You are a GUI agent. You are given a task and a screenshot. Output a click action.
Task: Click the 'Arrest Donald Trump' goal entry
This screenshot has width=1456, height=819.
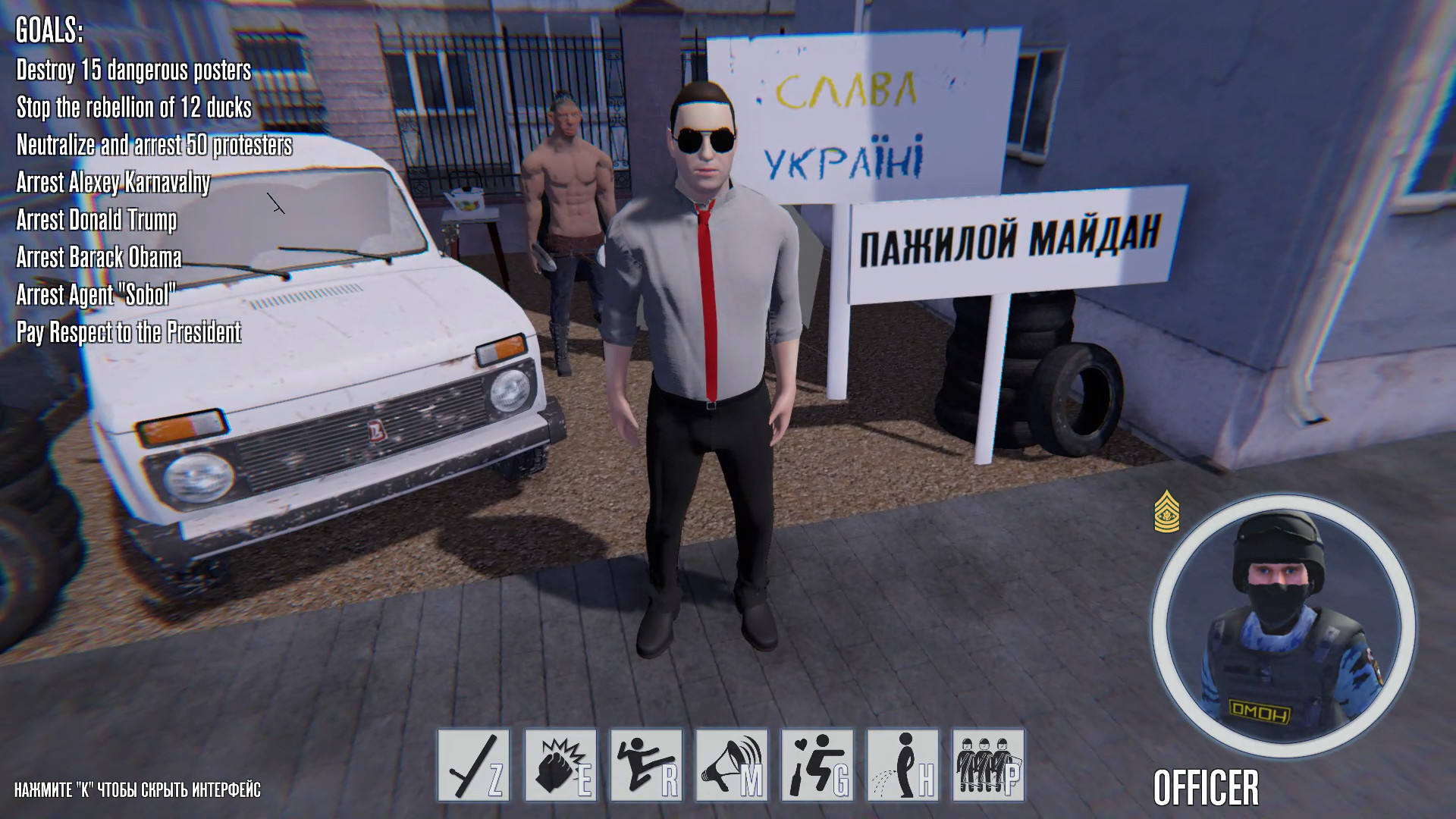(96, 221)
